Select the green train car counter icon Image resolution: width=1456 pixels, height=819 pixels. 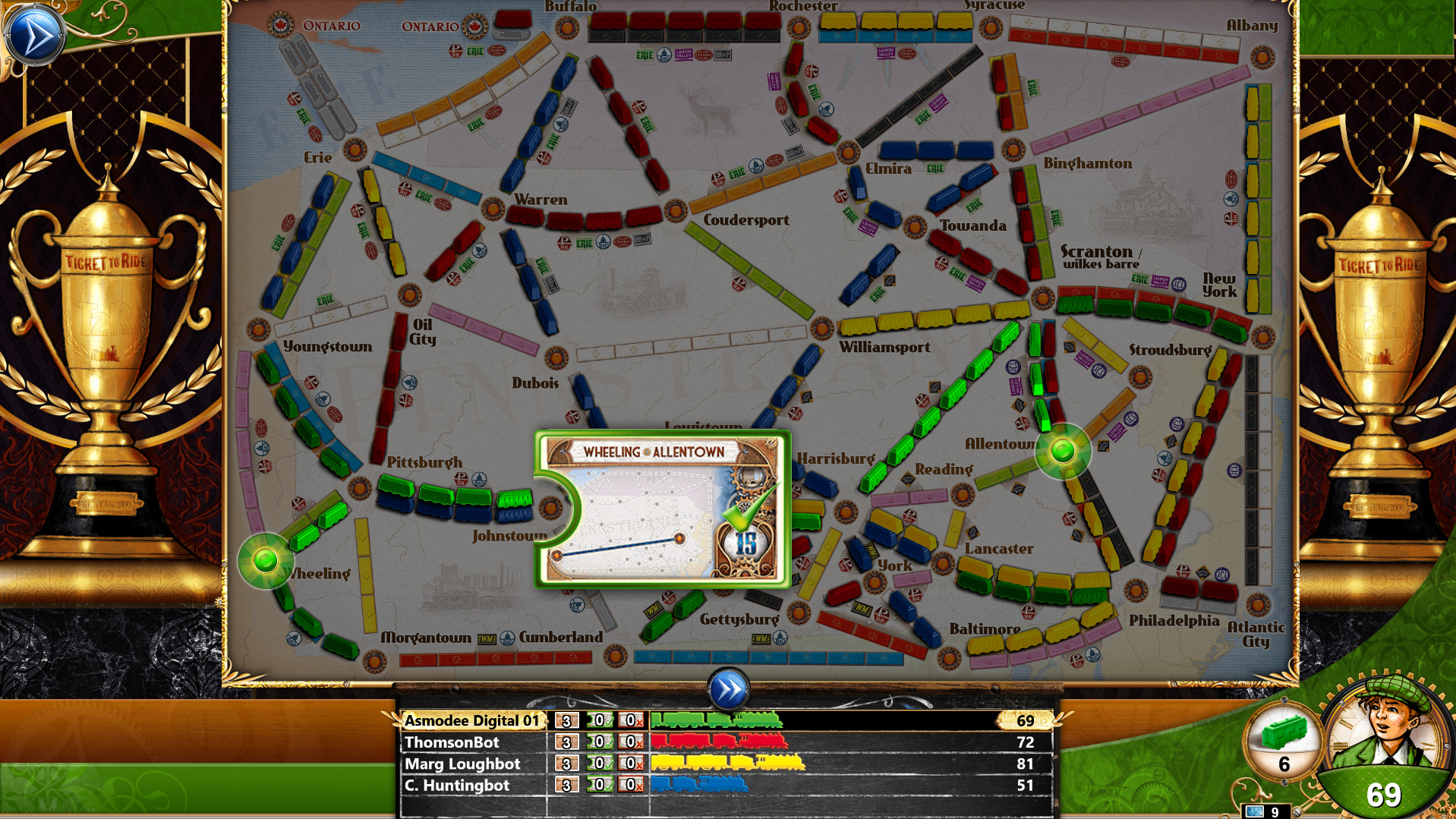click(1284, 733)
